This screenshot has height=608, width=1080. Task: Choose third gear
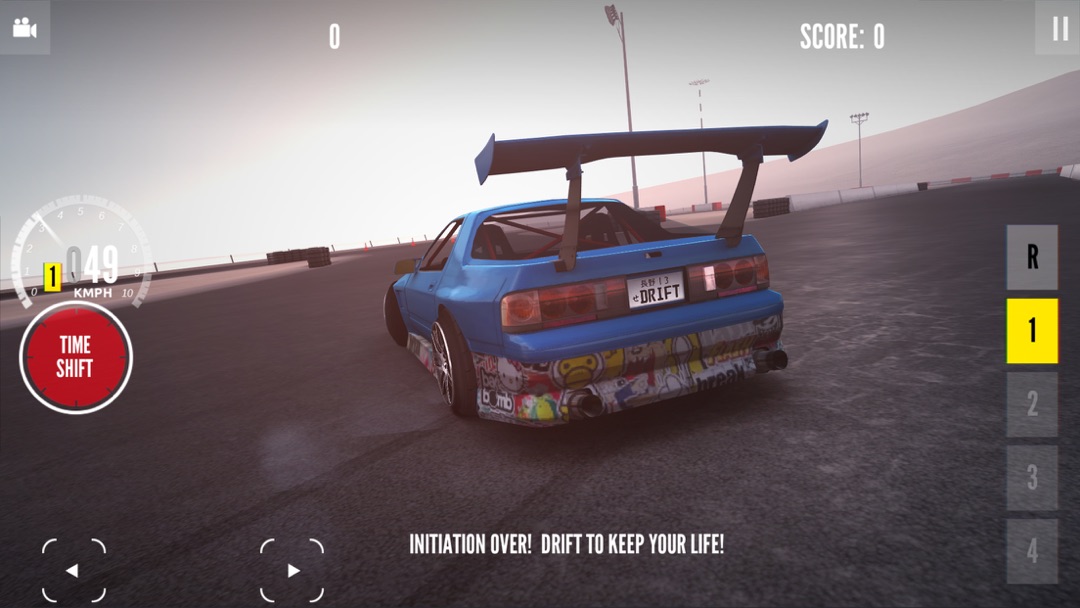(1032, 478)
